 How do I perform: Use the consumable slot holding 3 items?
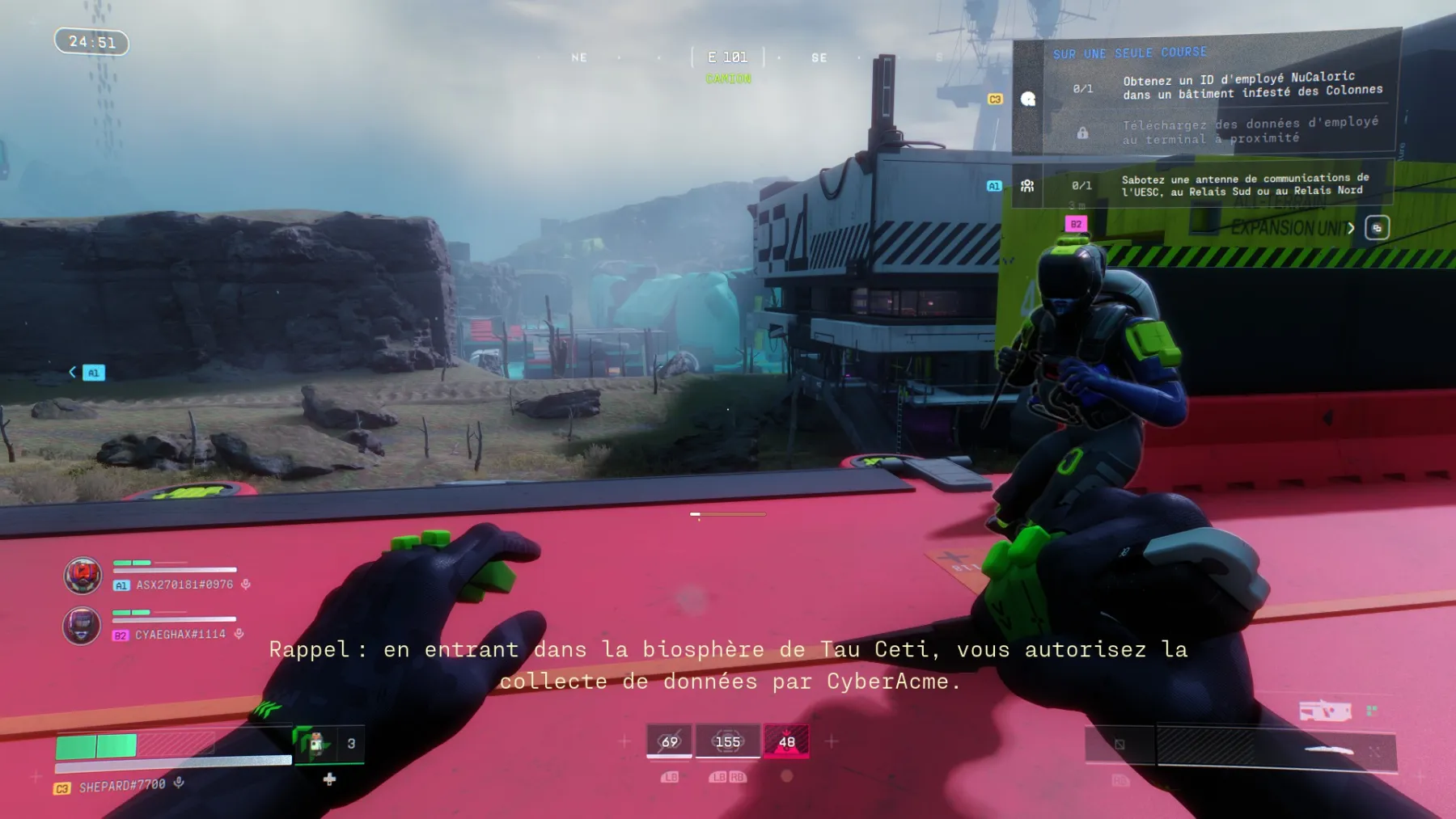[328, 744]
